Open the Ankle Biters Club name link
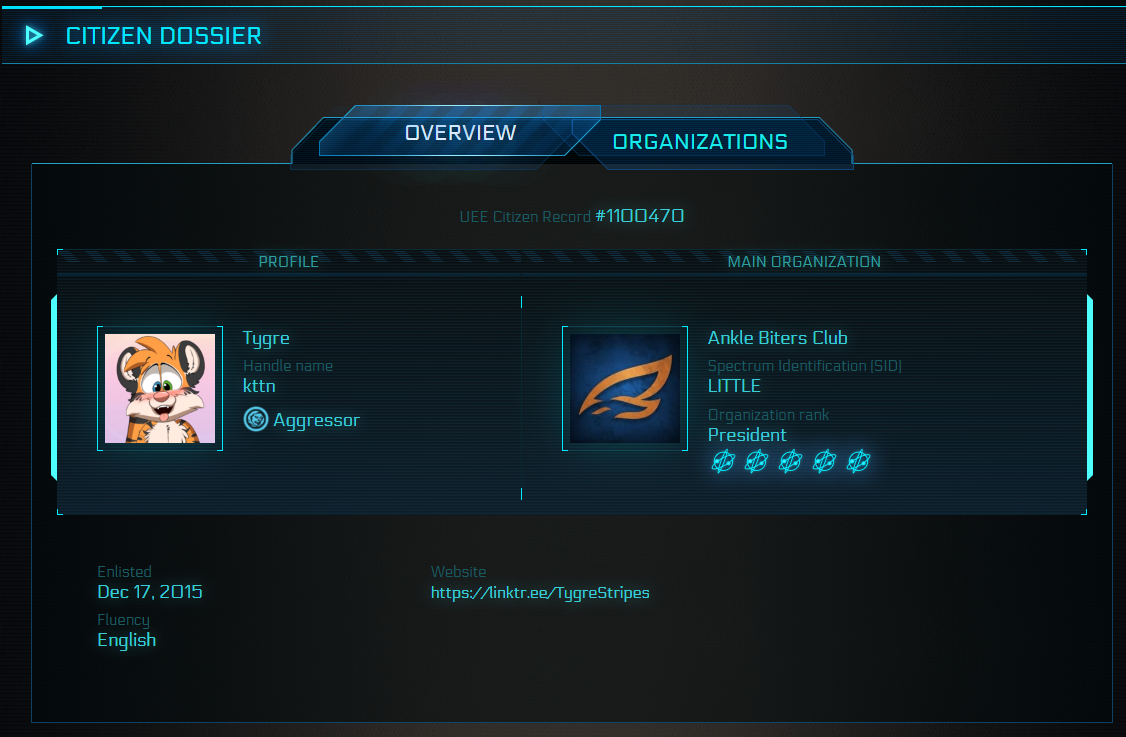 [777, 338]
